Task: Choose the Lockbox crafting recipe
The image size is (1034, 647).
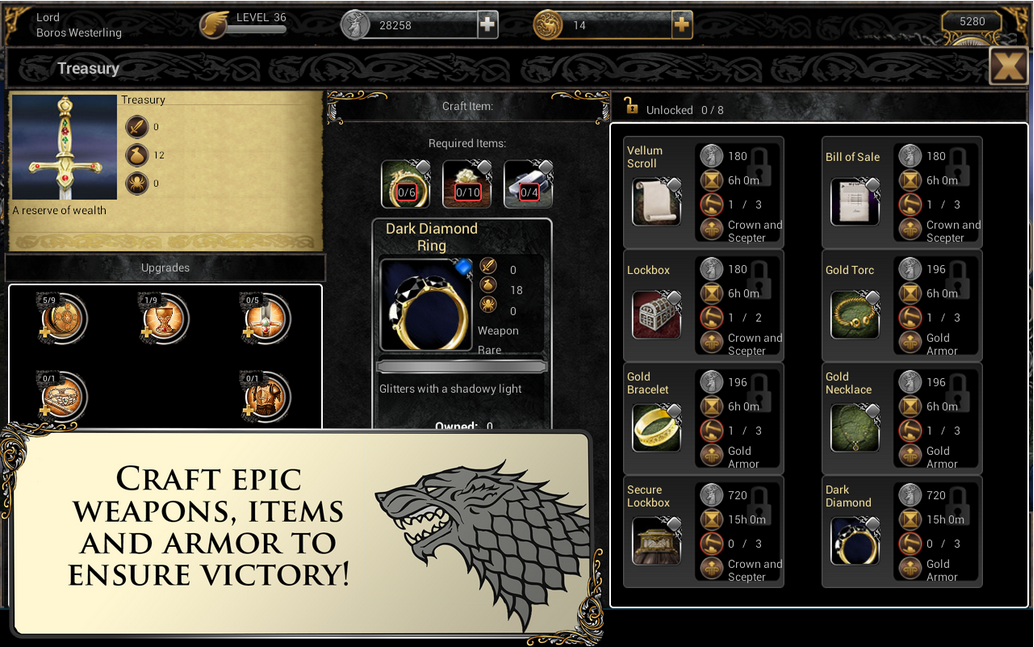Action: pyautogui.click(x=657, y=315)
